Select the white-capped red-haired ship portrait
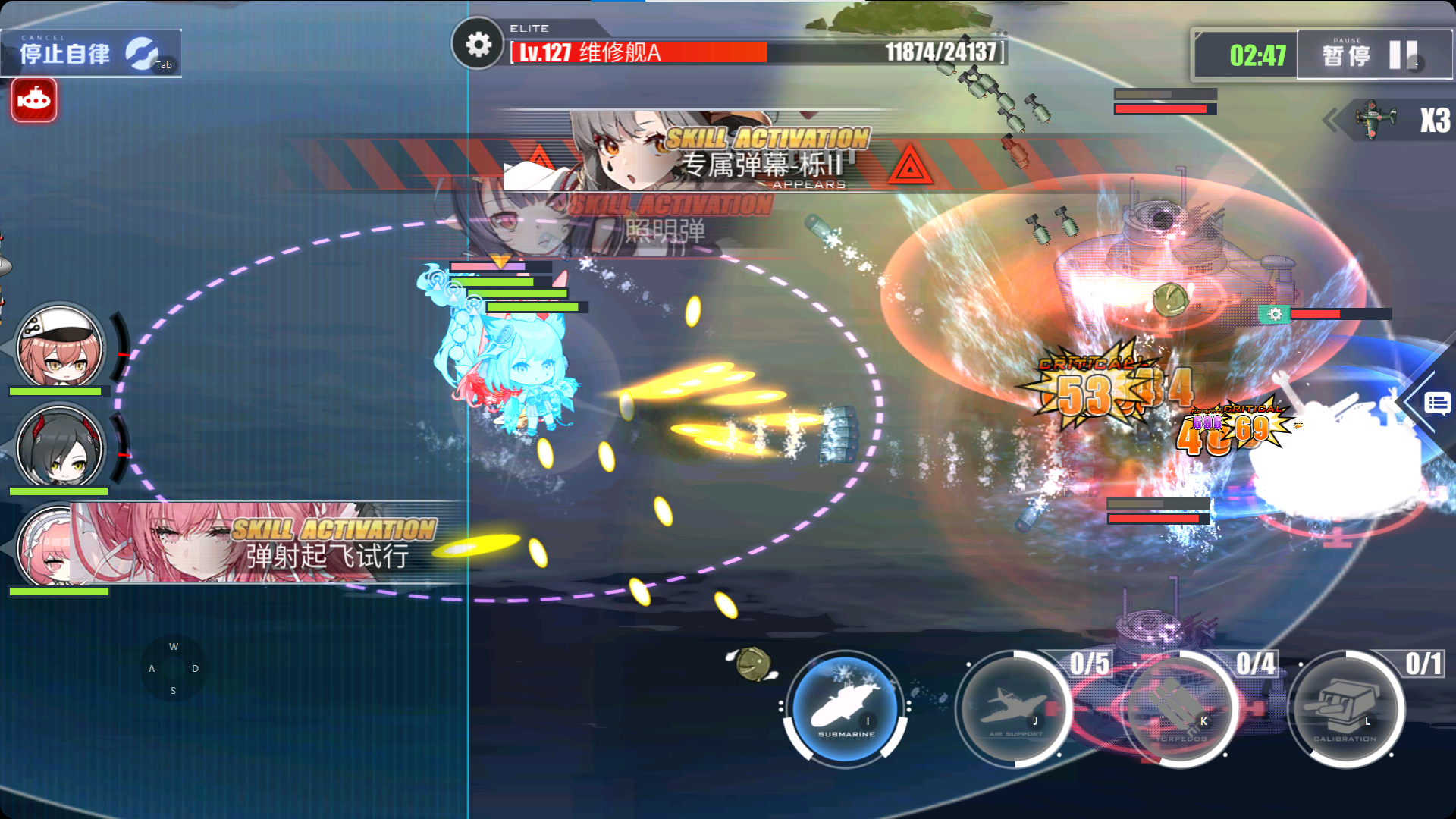The width and height of the screenshot is (1456, 819). (x=59, y=349)
